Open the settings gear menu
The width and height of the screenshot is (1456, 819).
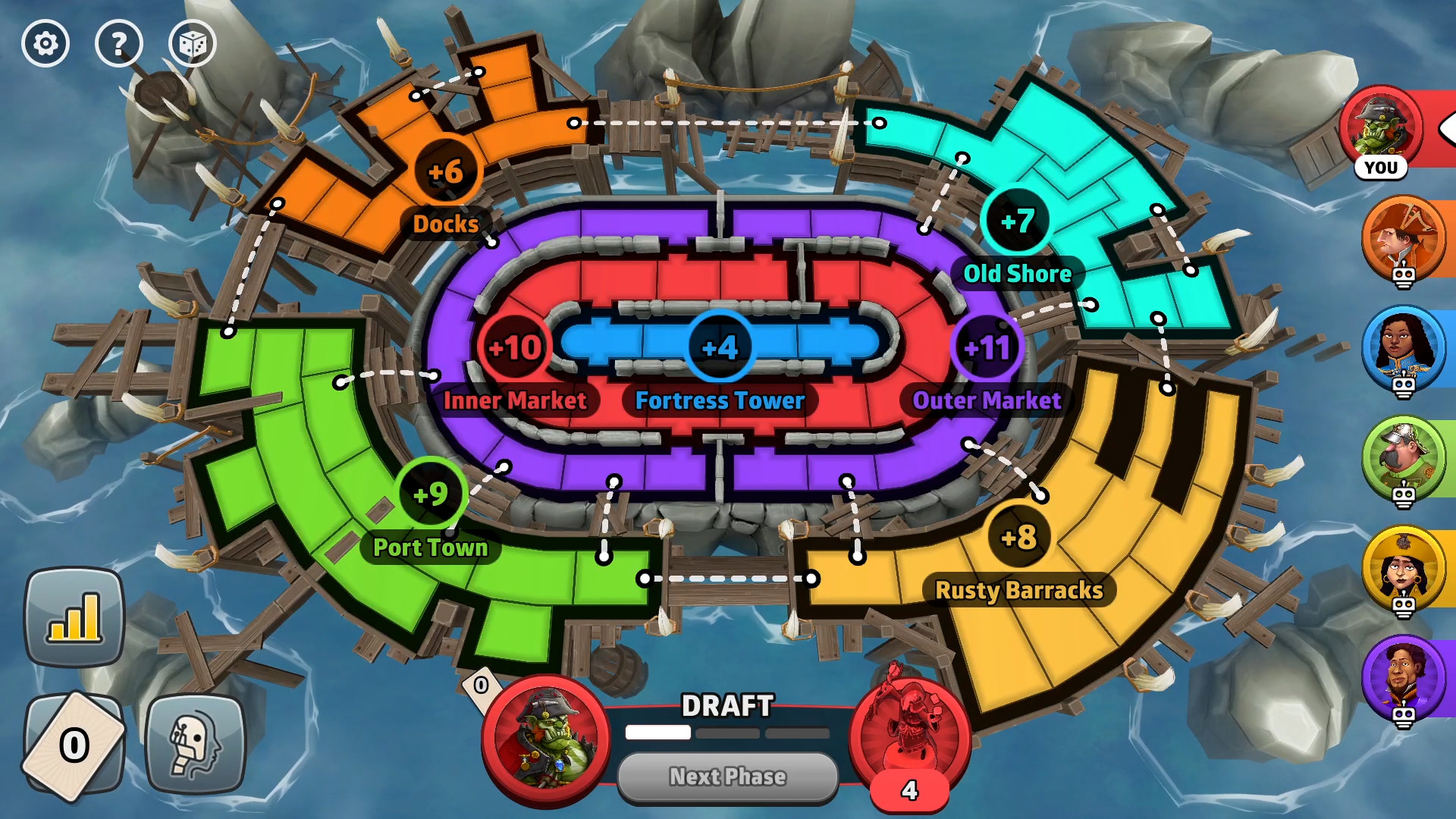pos(45,43)
